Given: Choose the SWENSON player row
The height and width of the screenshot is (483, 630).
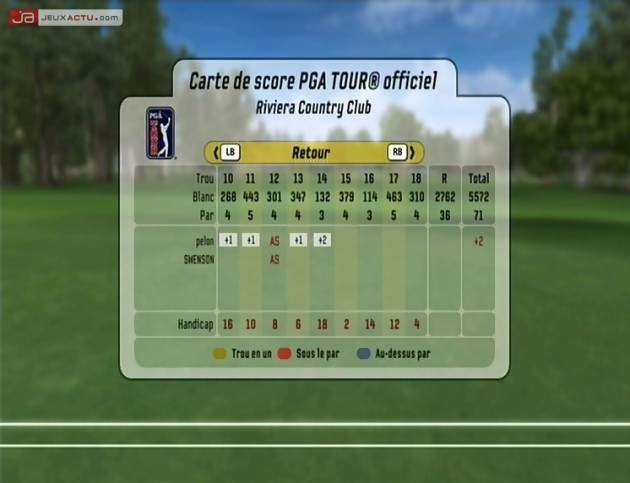Looking at the screenshot, I should [195, 259].
